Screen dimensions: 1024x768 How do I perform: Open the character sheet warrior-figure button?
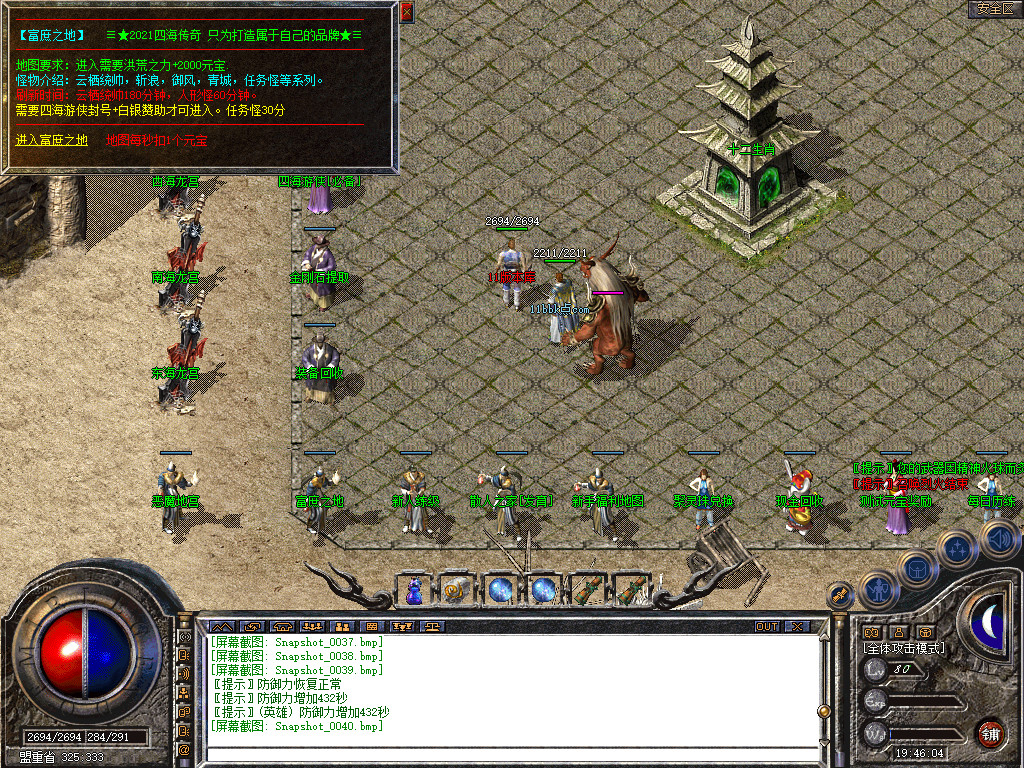[x=877, y=589]
